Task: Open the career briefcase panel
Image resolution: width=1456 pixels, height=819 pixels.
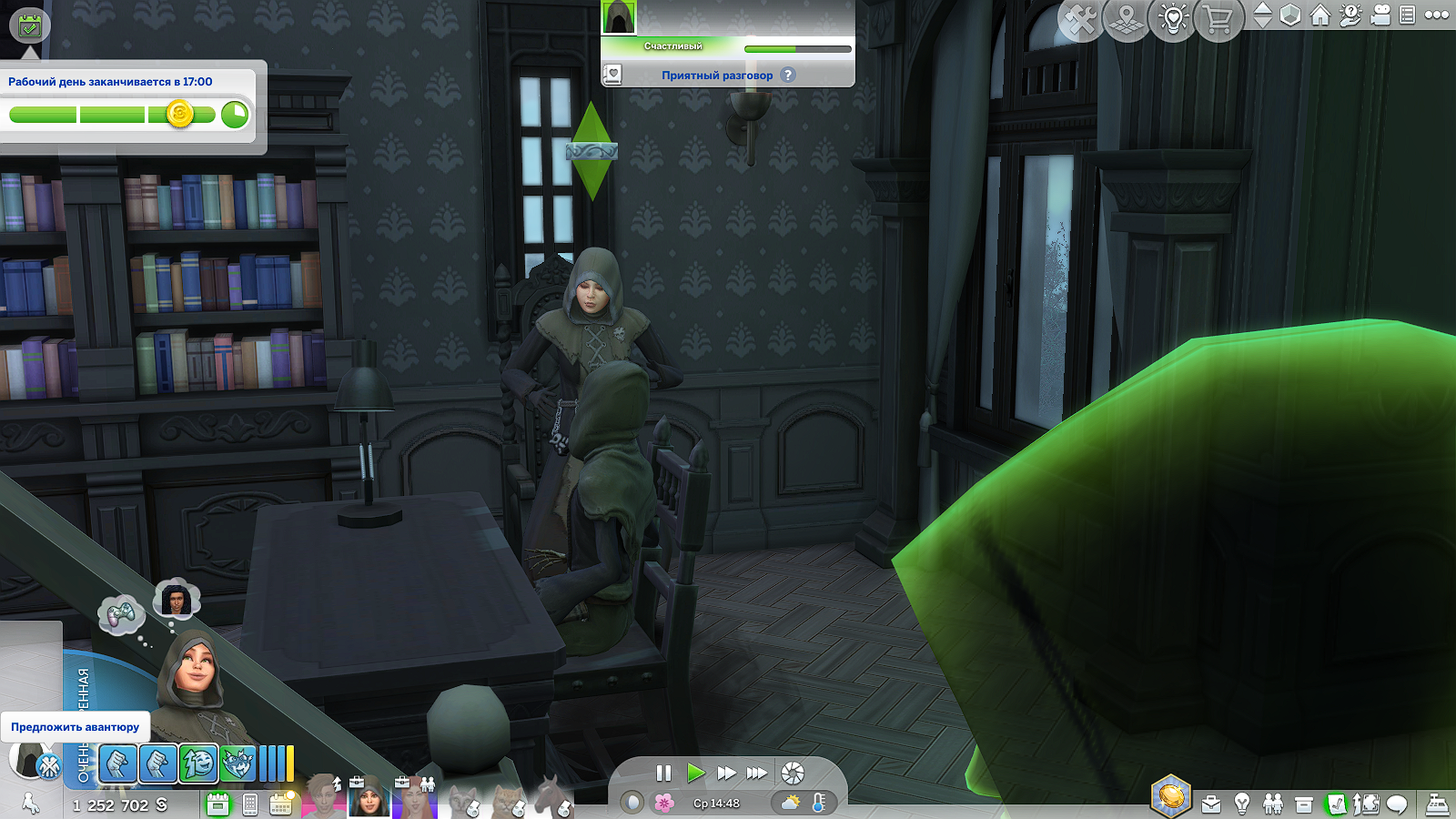Action: coord(1211,804)
